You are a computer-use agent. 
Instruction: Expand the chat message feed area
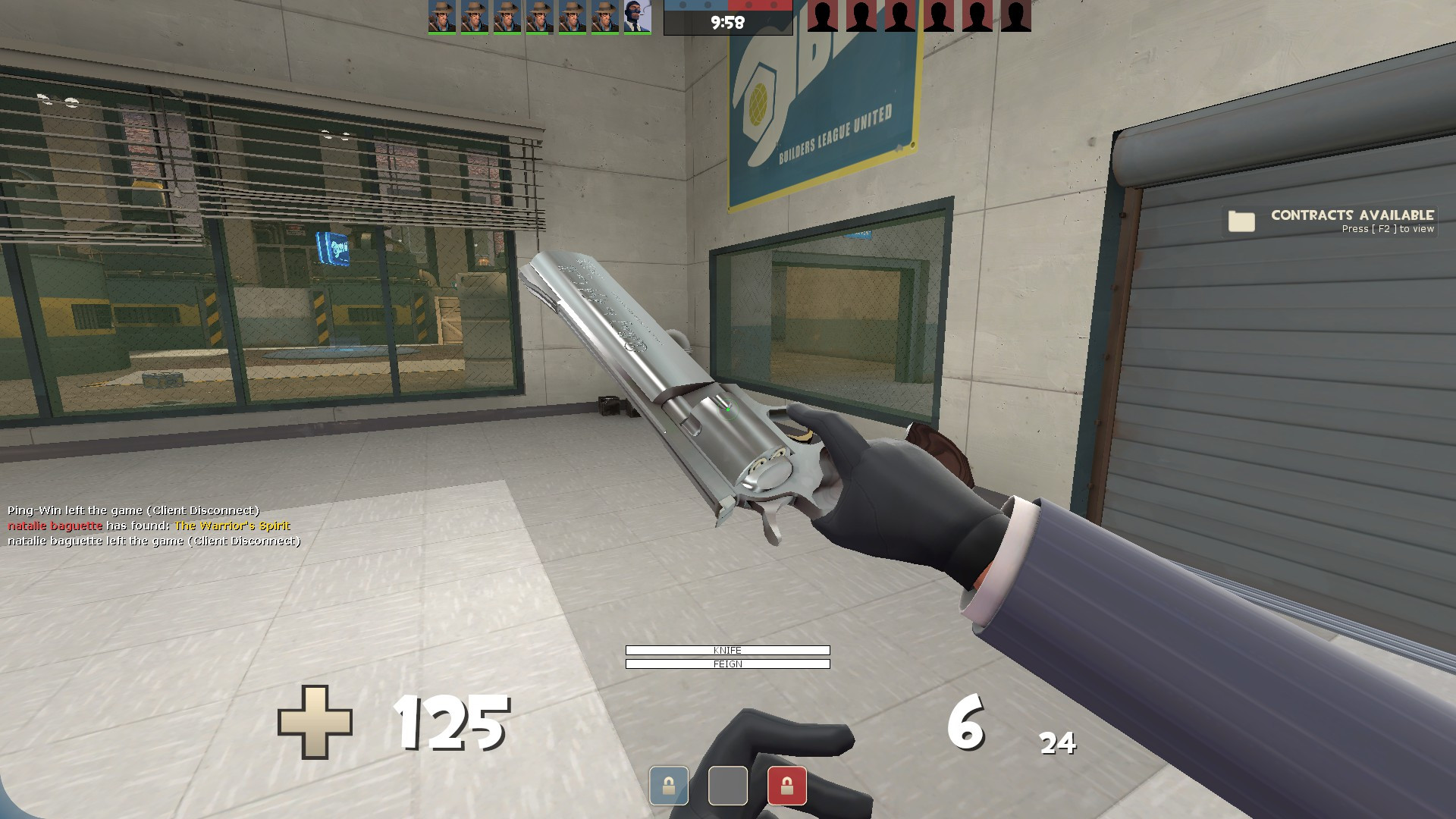click(152, 526)
